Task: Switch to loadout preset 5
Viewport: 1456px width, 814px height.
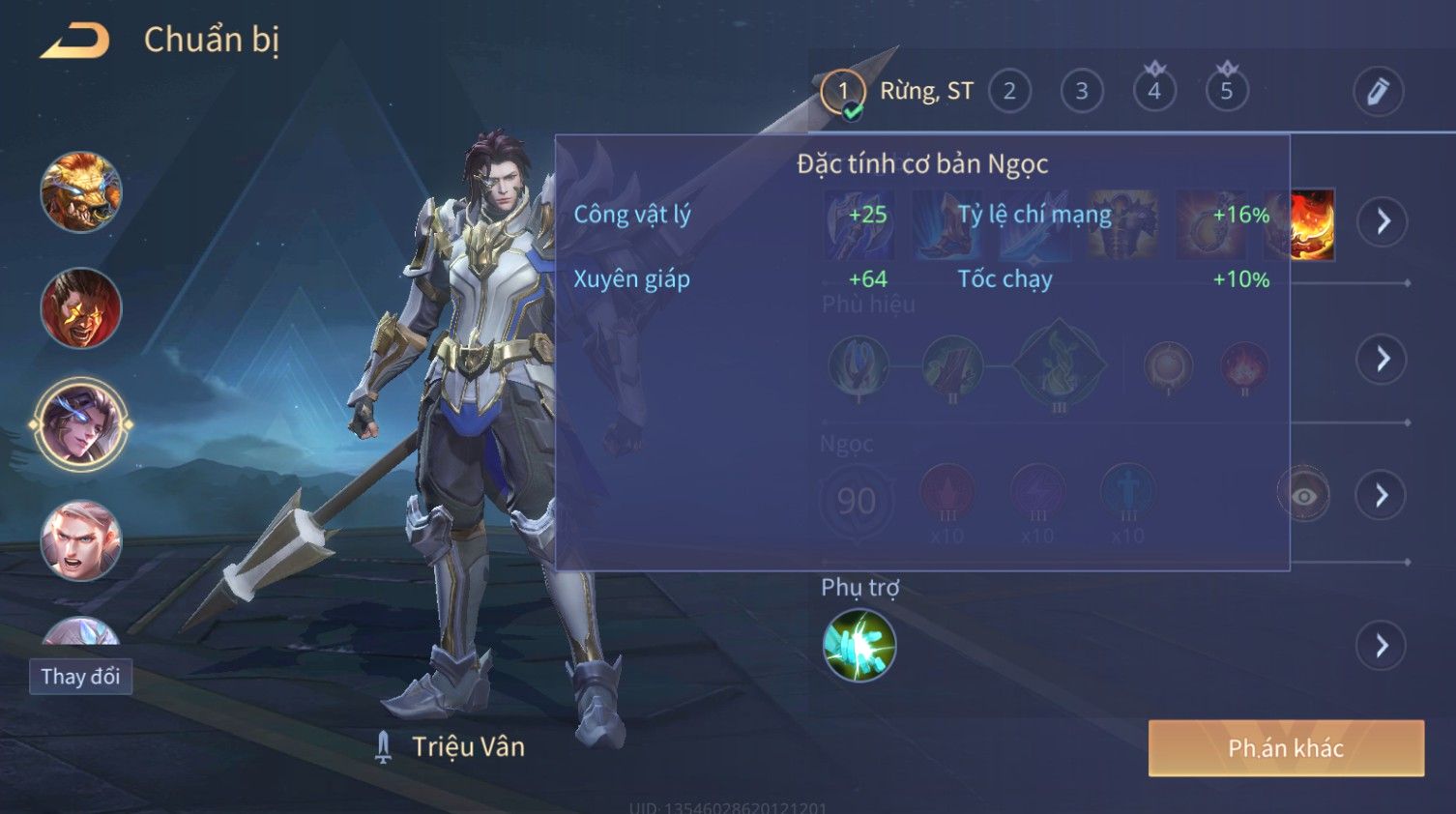Action: (1227, 92)
